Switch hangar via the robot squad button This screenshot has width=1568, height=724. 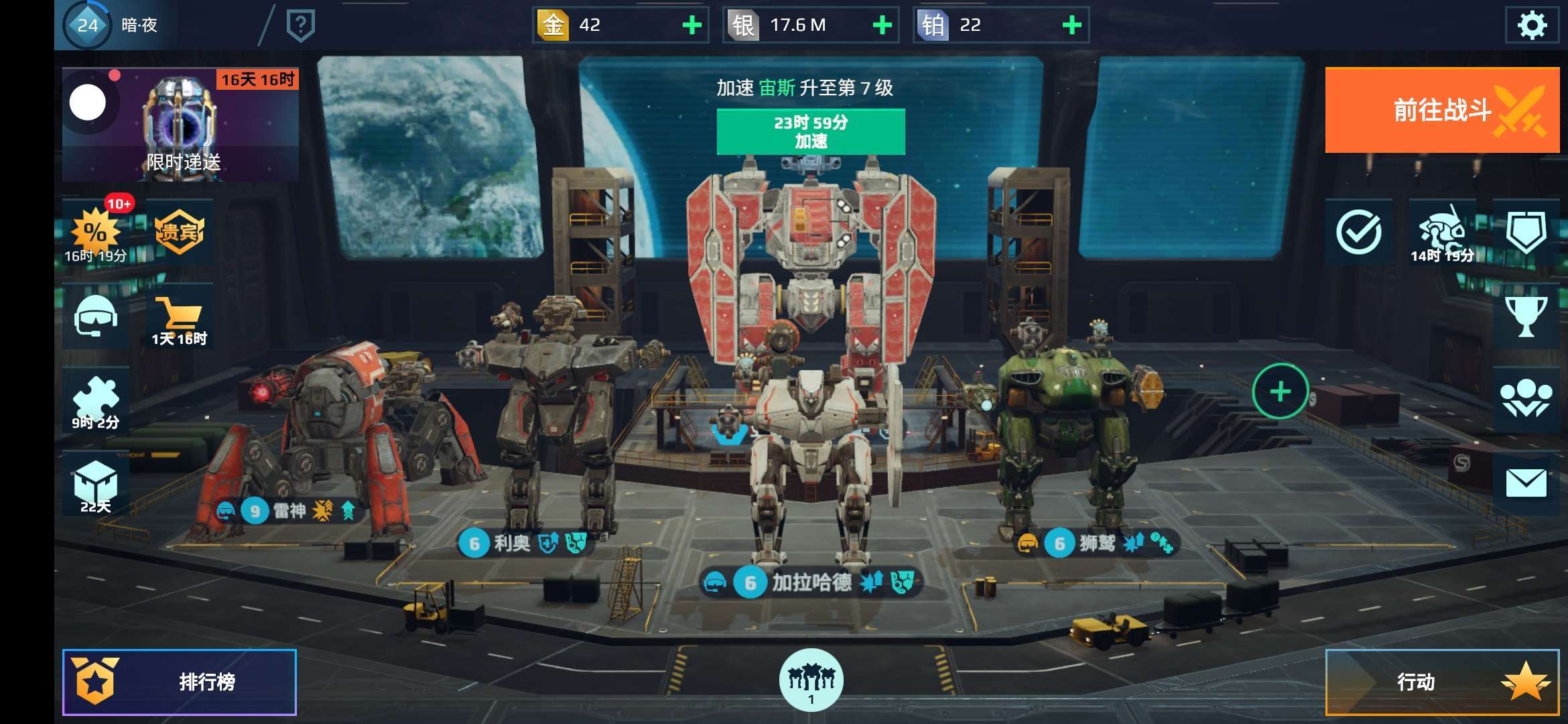point(811,680)
